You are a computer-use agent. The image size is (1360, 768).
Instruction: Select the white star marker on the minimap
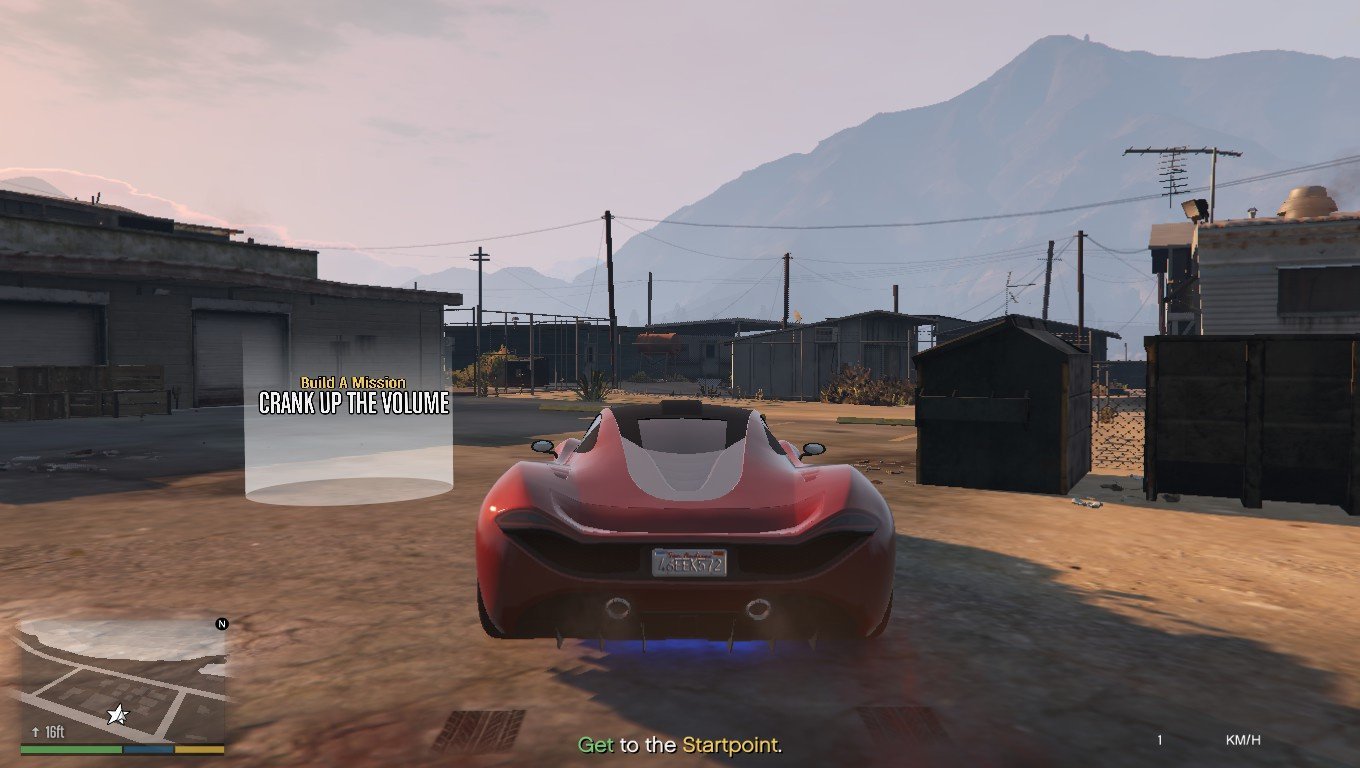click(118, 713)
